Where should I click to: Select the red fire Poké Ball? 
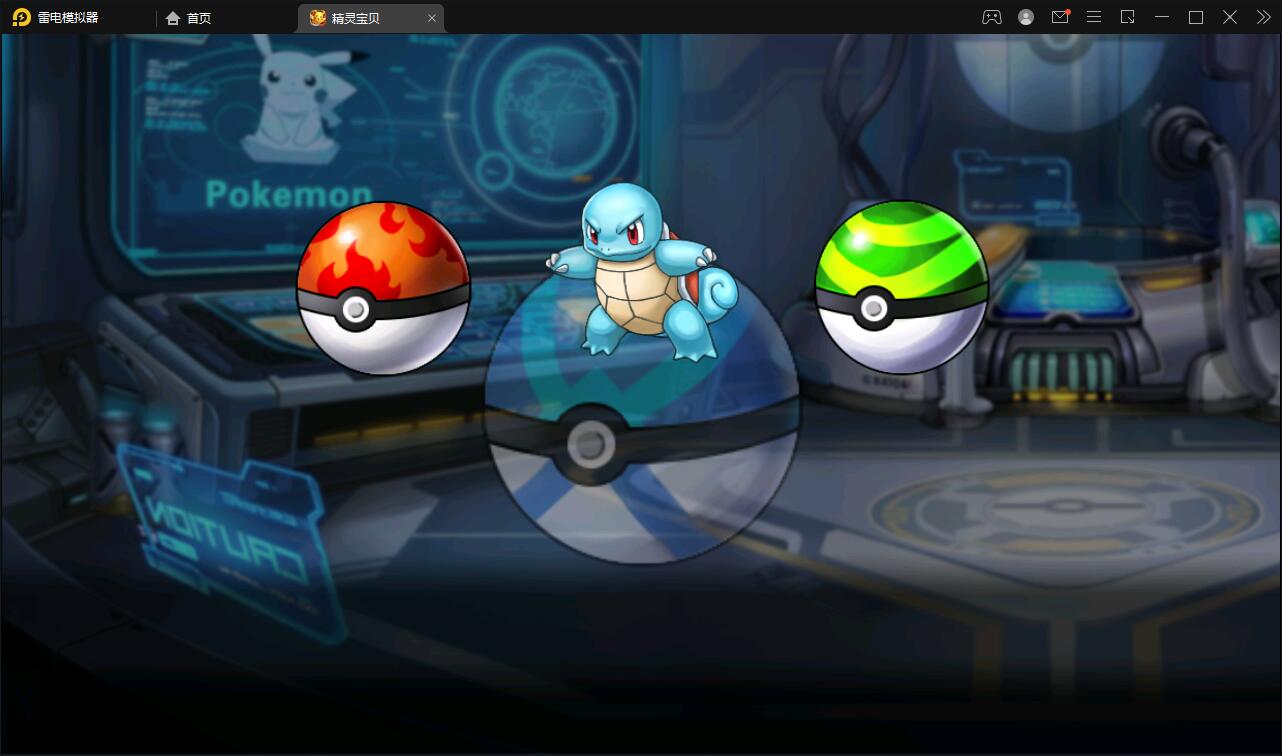click(x=384, y=290)
